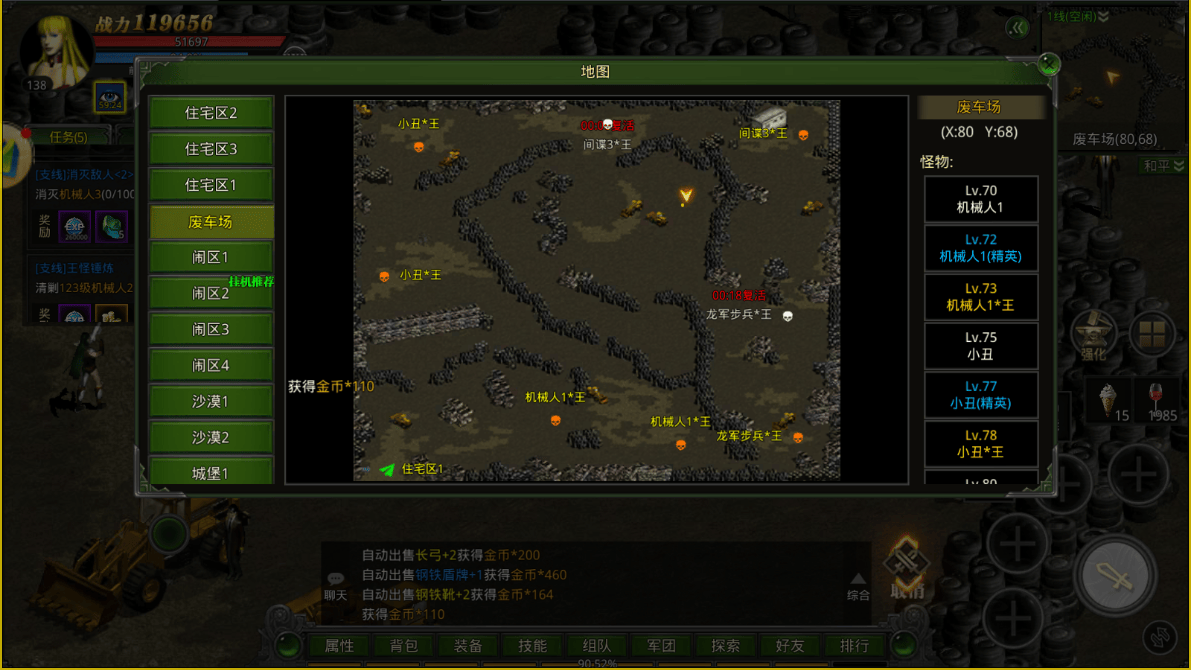This screenshot has height=670, width=1191.
Task: Select 住宅区2 in the map list
Action: click(x=211, y=113)
